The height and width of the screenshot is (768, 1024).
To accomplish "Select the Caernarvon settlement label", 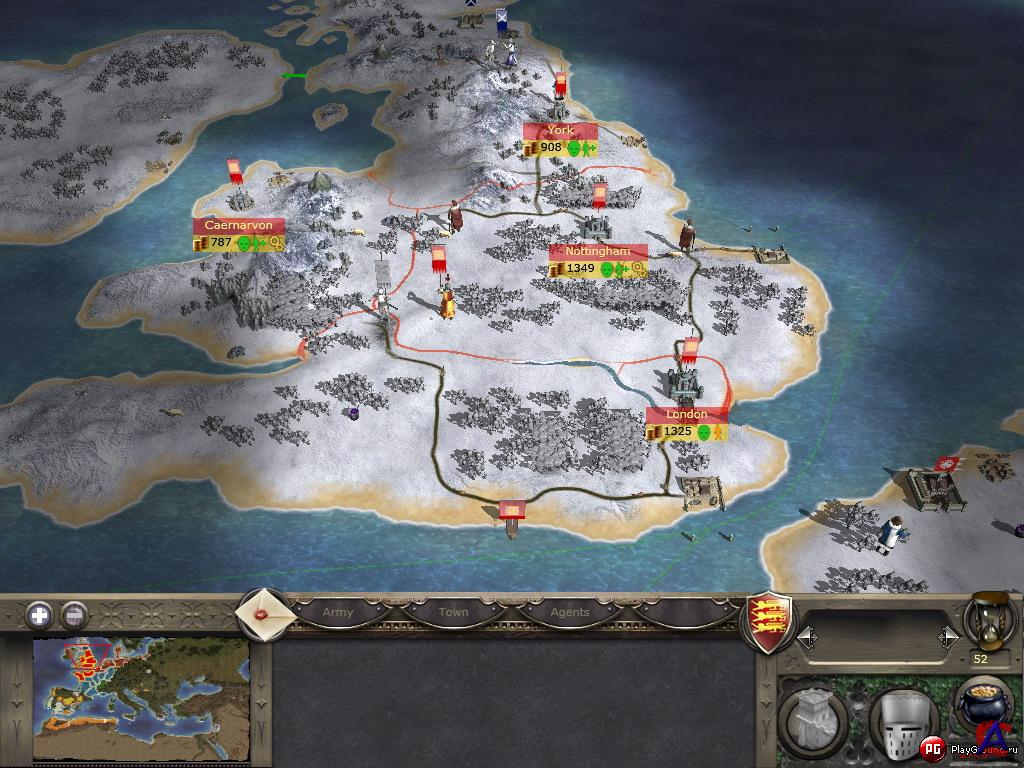I will click(238, 226).
